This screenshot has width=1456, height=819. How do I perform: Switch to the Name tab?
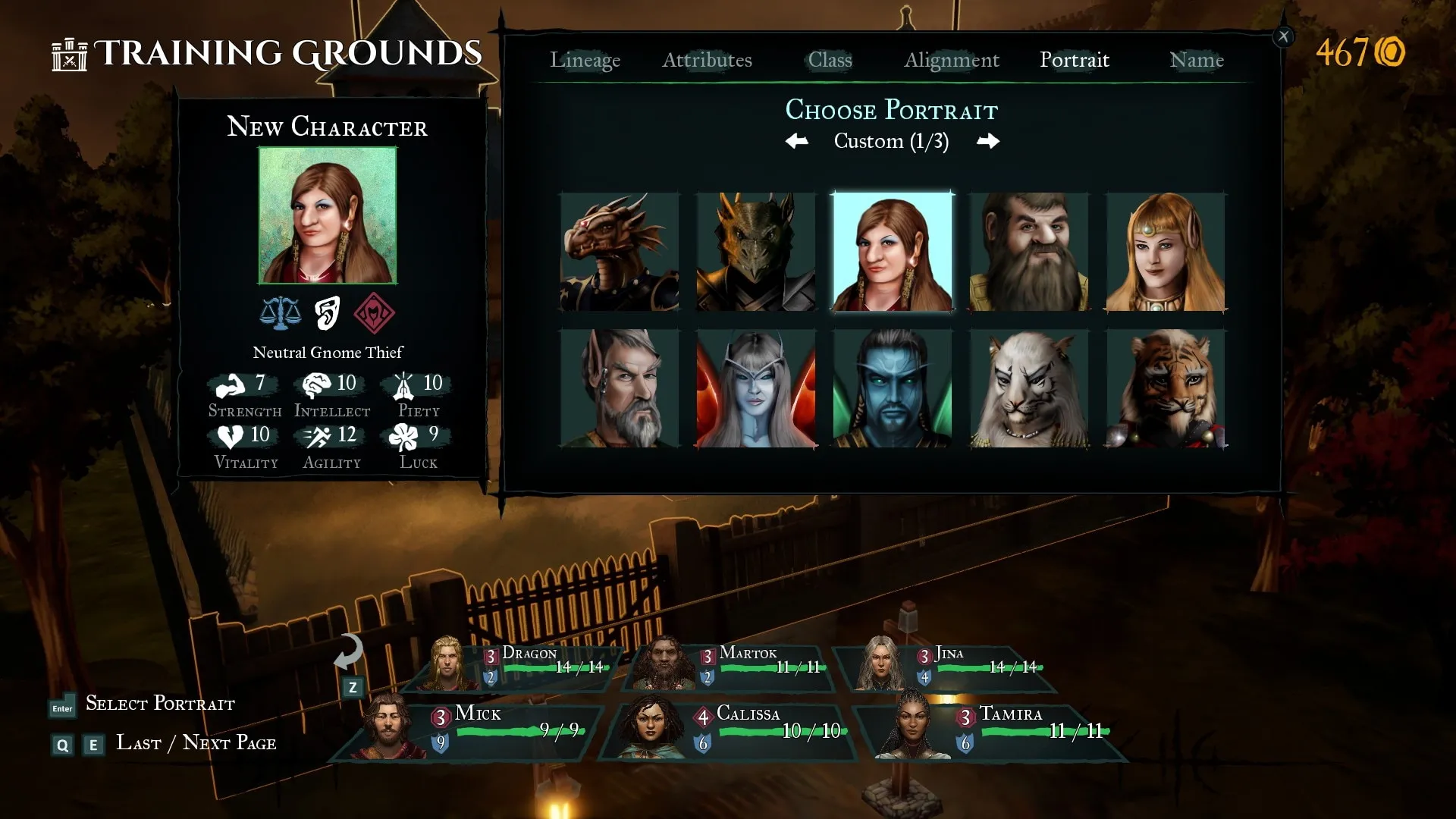[x=1196, y=60]
